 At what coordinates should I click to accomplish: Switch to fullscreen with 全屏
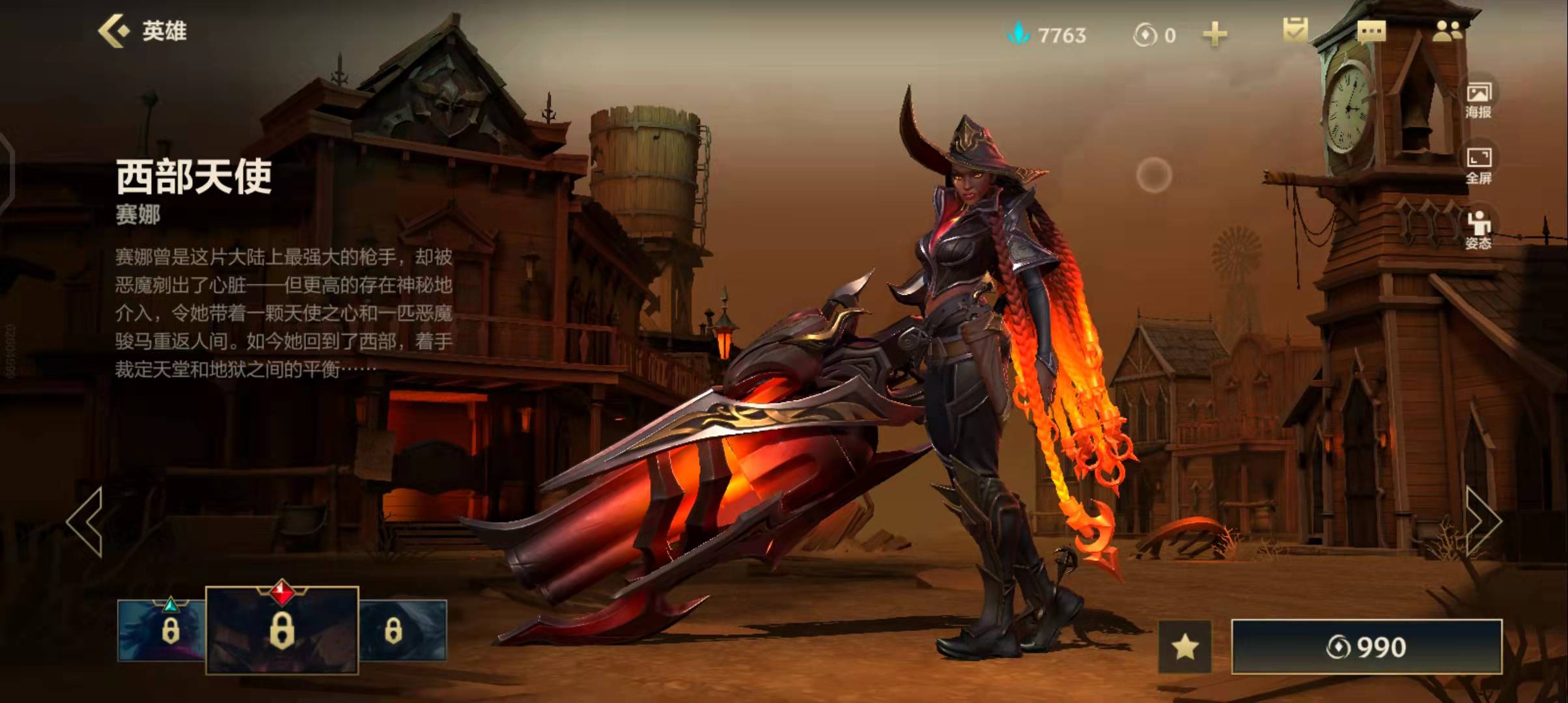pos(1478,165)
